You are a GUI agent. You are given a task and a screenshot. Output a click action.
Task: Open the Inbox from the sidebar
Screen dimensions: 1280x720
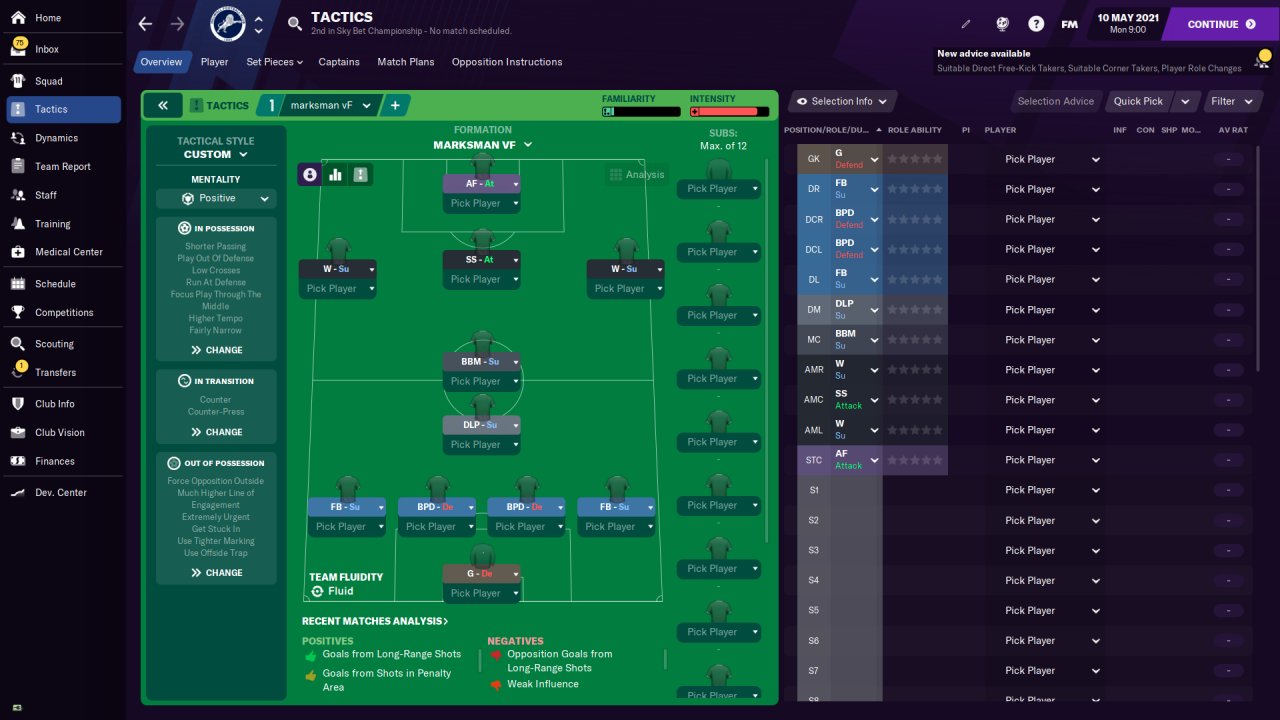pyautogui.click(x=47, y=49)
